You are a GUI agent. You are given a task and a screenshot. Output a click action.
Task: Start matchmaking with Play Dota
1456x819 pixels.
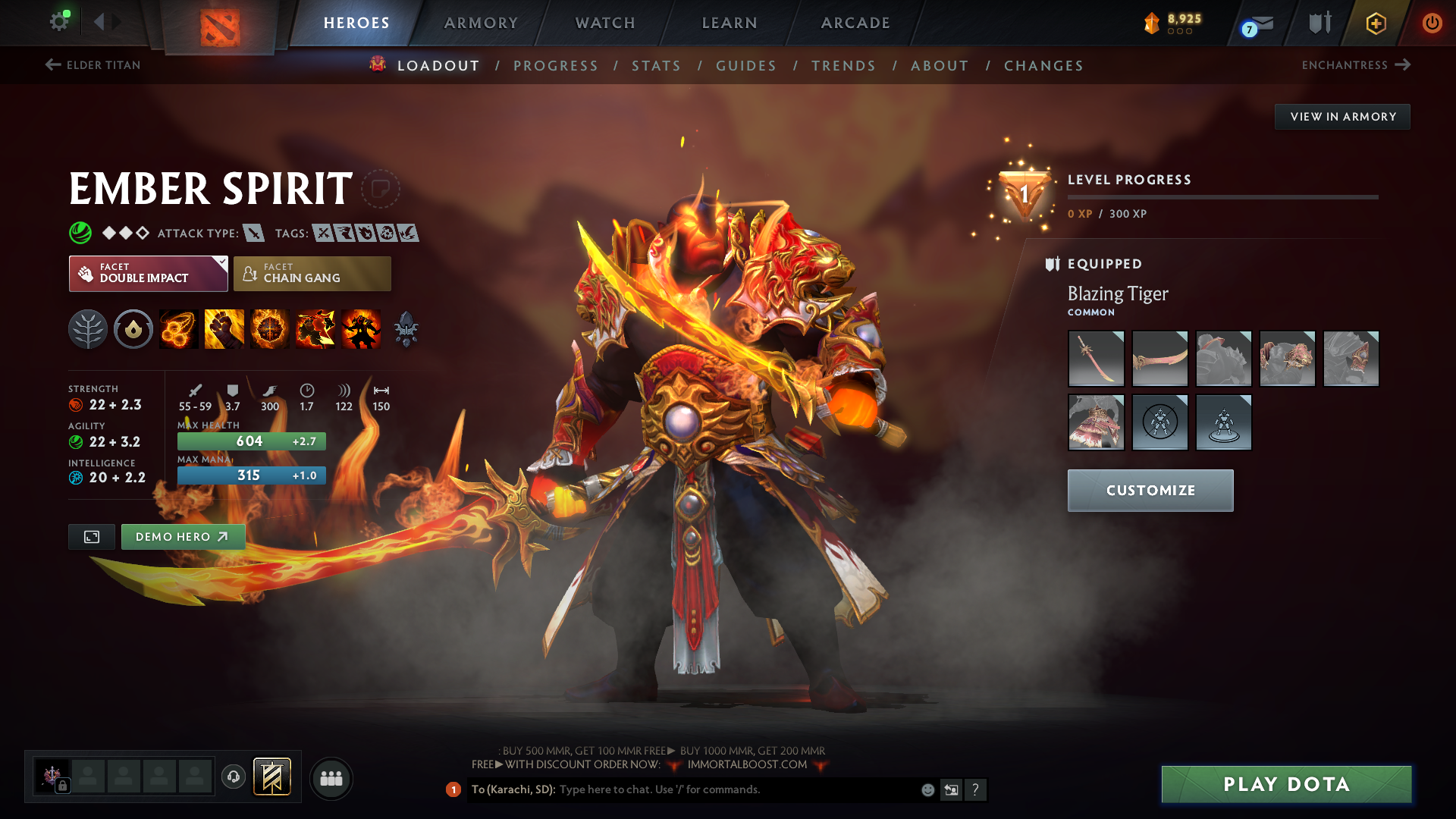tap(1286, 784)
